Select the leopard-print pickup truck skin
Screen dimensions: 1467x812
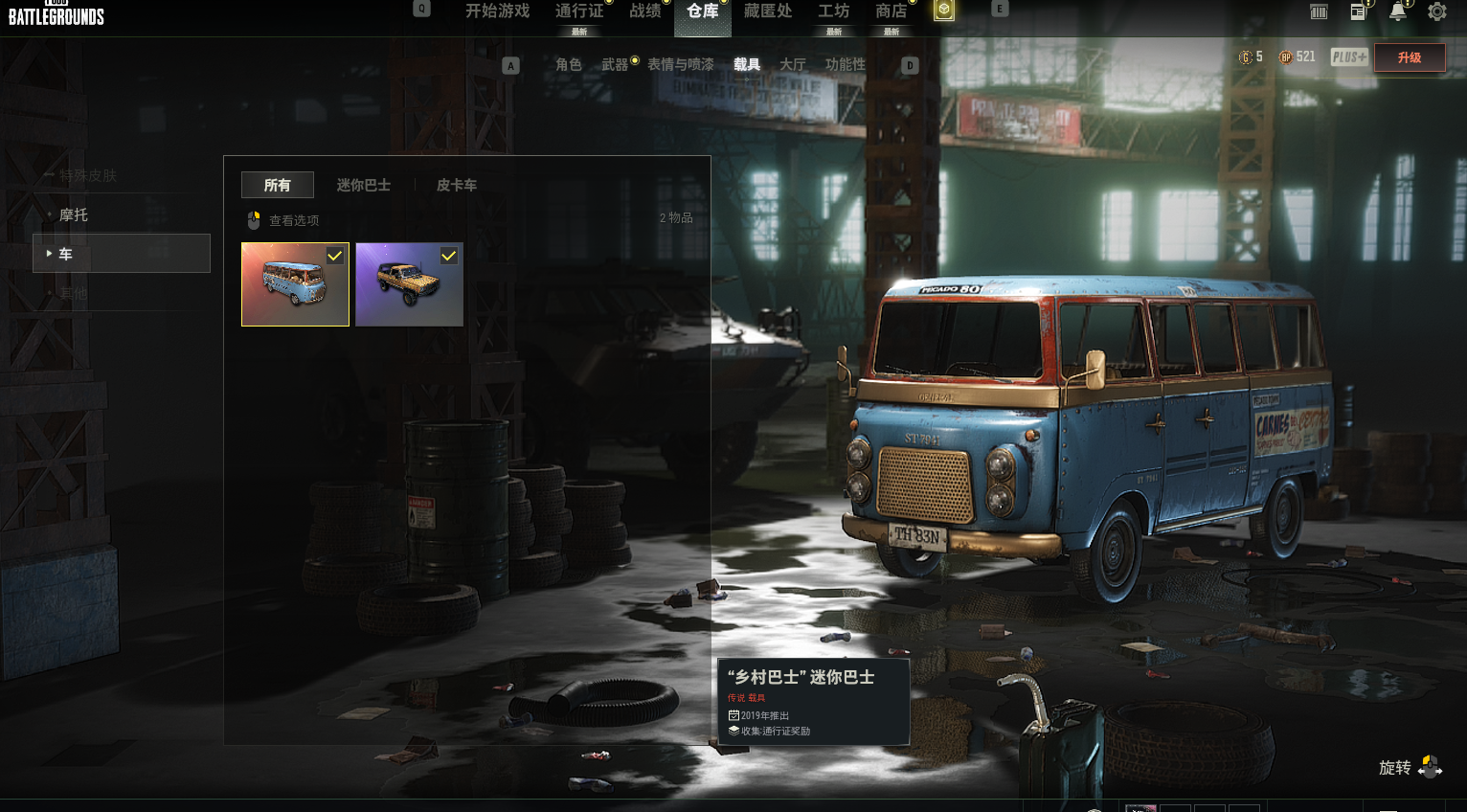pos(409,284)
